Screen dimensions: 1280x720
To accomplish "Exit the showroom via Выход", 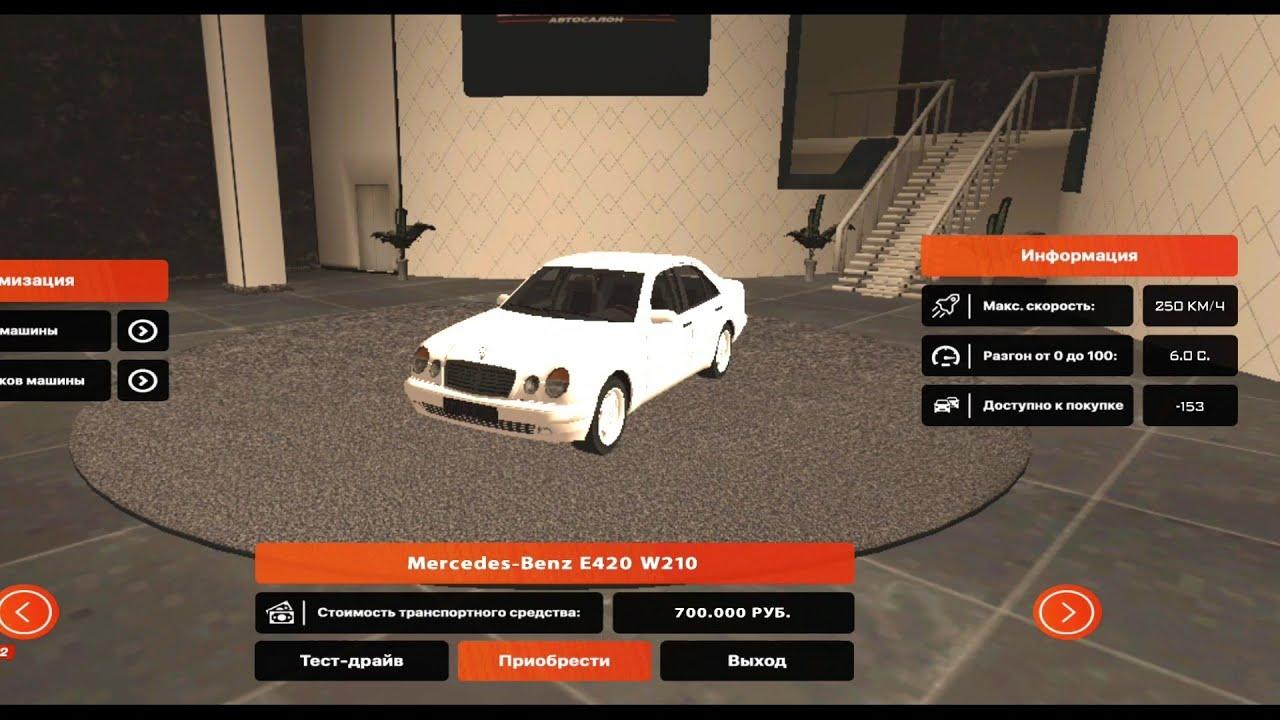I will click(757, 661).
